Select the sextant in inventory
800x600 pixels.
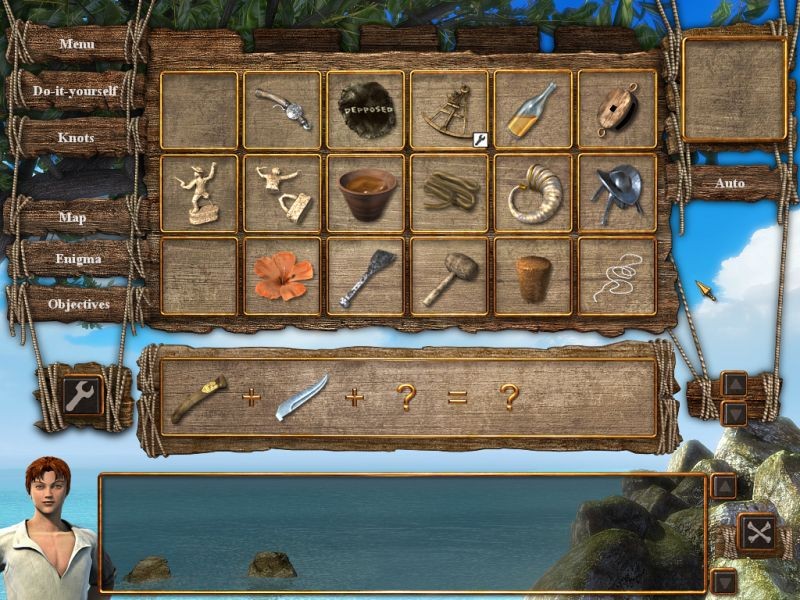pyautogui.click(x=449, y=110)
